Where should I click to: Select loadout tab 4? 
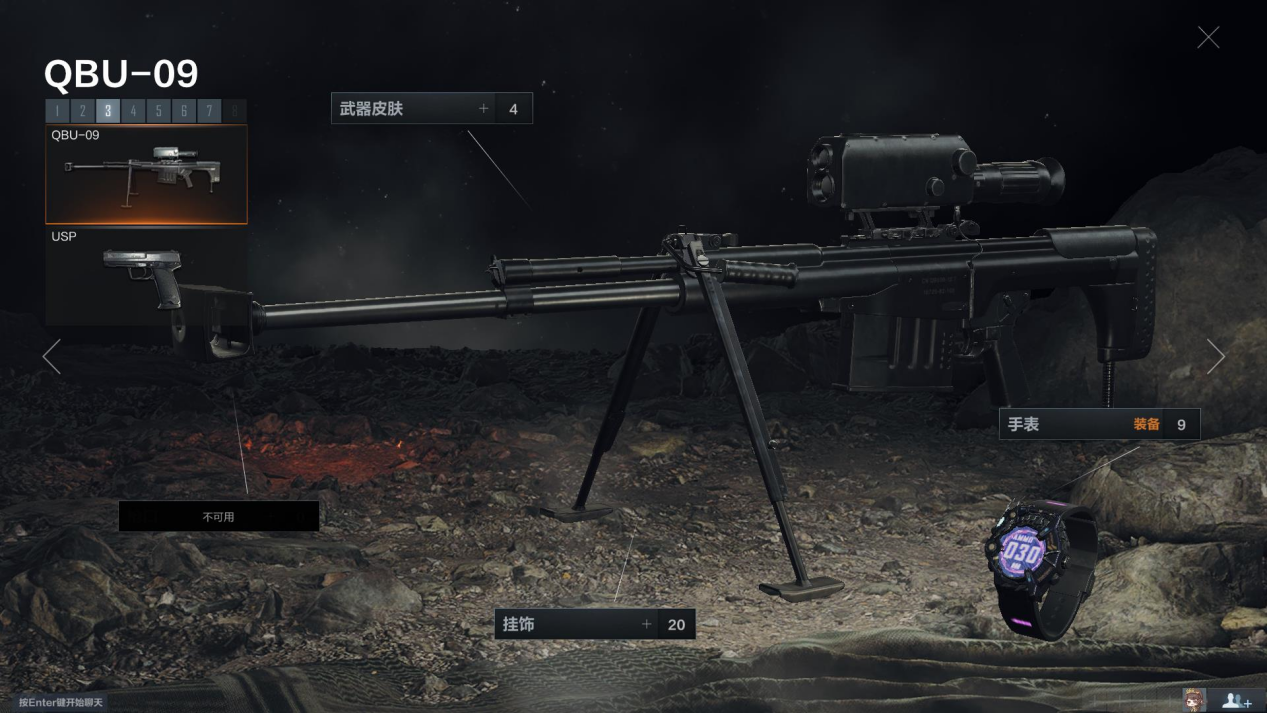coord(133,111)
